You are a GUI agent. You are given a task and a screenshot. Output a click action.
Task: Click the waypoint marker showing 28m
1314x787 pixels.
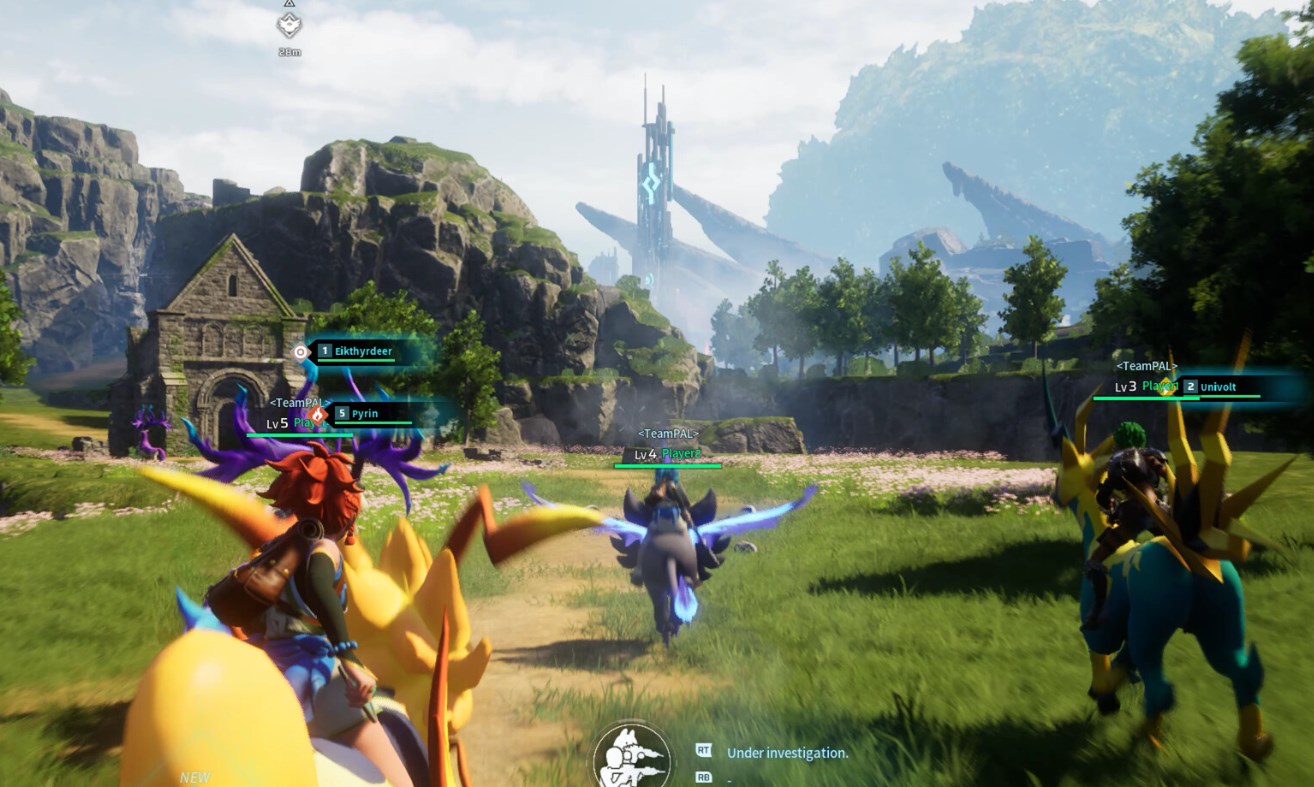(x=289, y=26)
